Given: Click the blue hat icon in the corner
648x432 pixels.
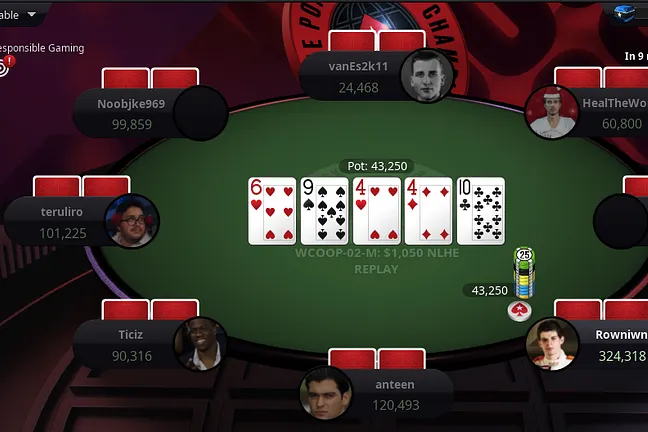Looking at the screenshot, I should pos(627,13).
